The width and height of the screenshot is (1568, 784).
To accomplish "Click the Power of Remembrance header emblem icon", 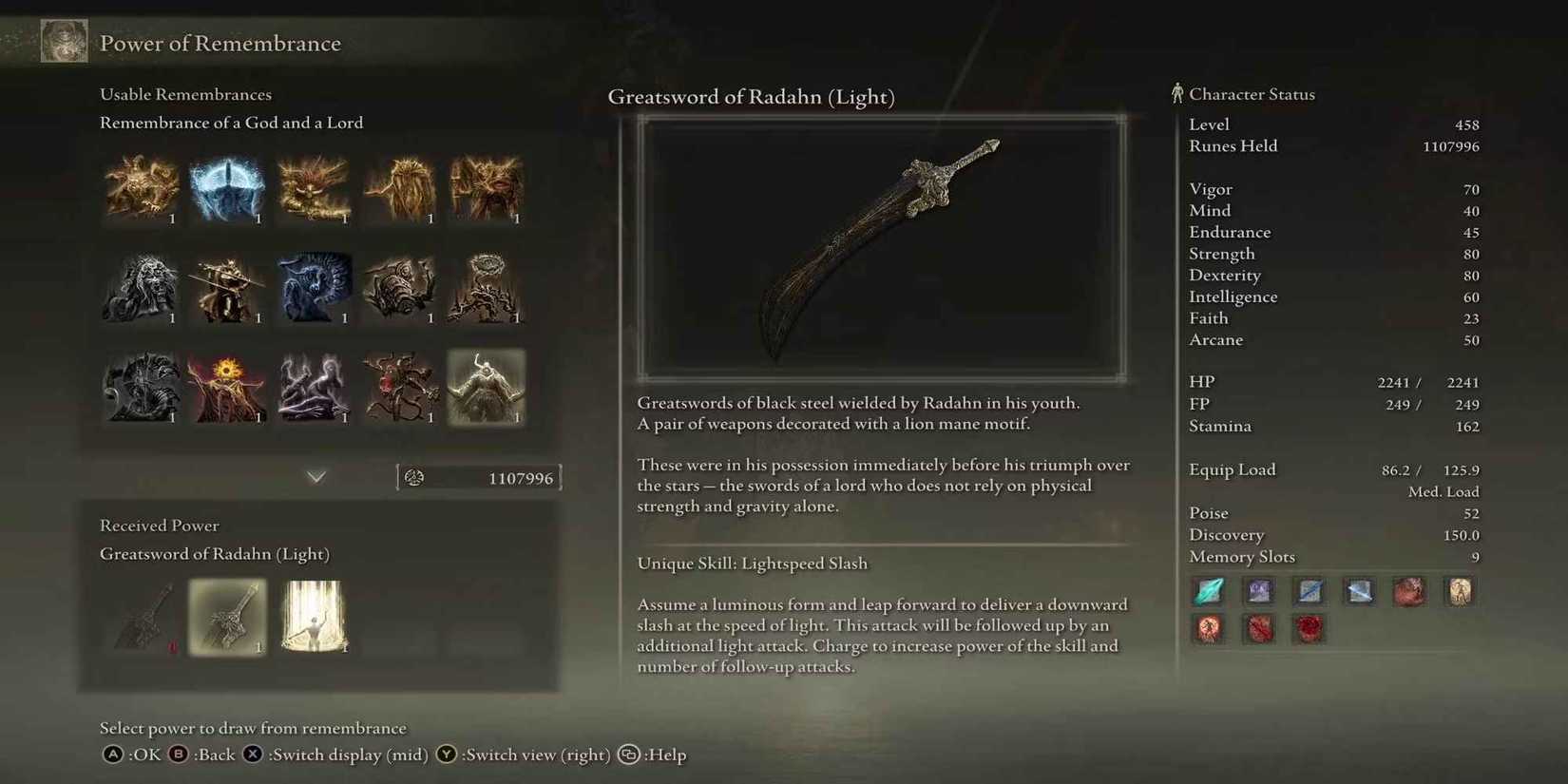I will (x=63, y=40).
